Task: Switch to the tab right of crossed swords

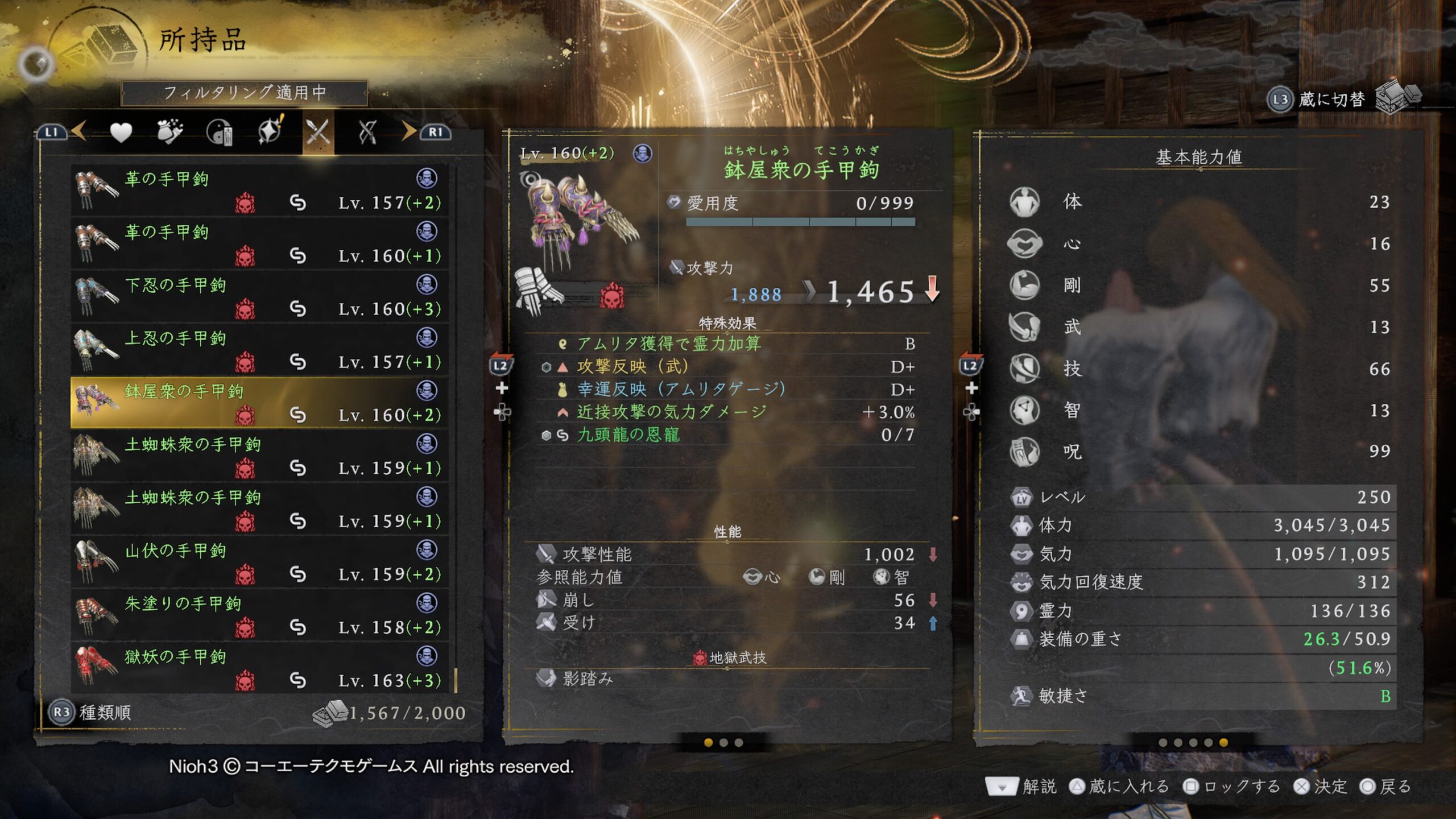Action: (367, 133)
